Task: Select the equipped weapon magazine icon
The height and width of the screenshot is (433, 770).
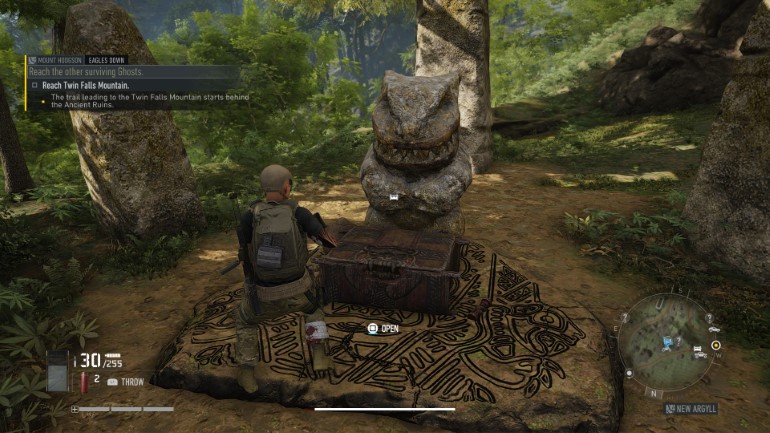Action: coord(57,368)
